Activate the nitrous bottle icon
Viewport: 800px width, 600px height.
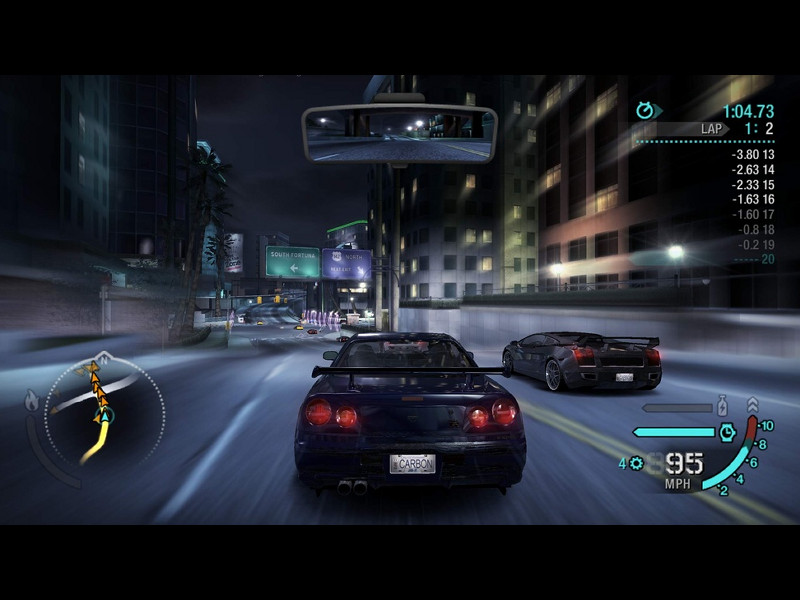click(x=723, y=407)
